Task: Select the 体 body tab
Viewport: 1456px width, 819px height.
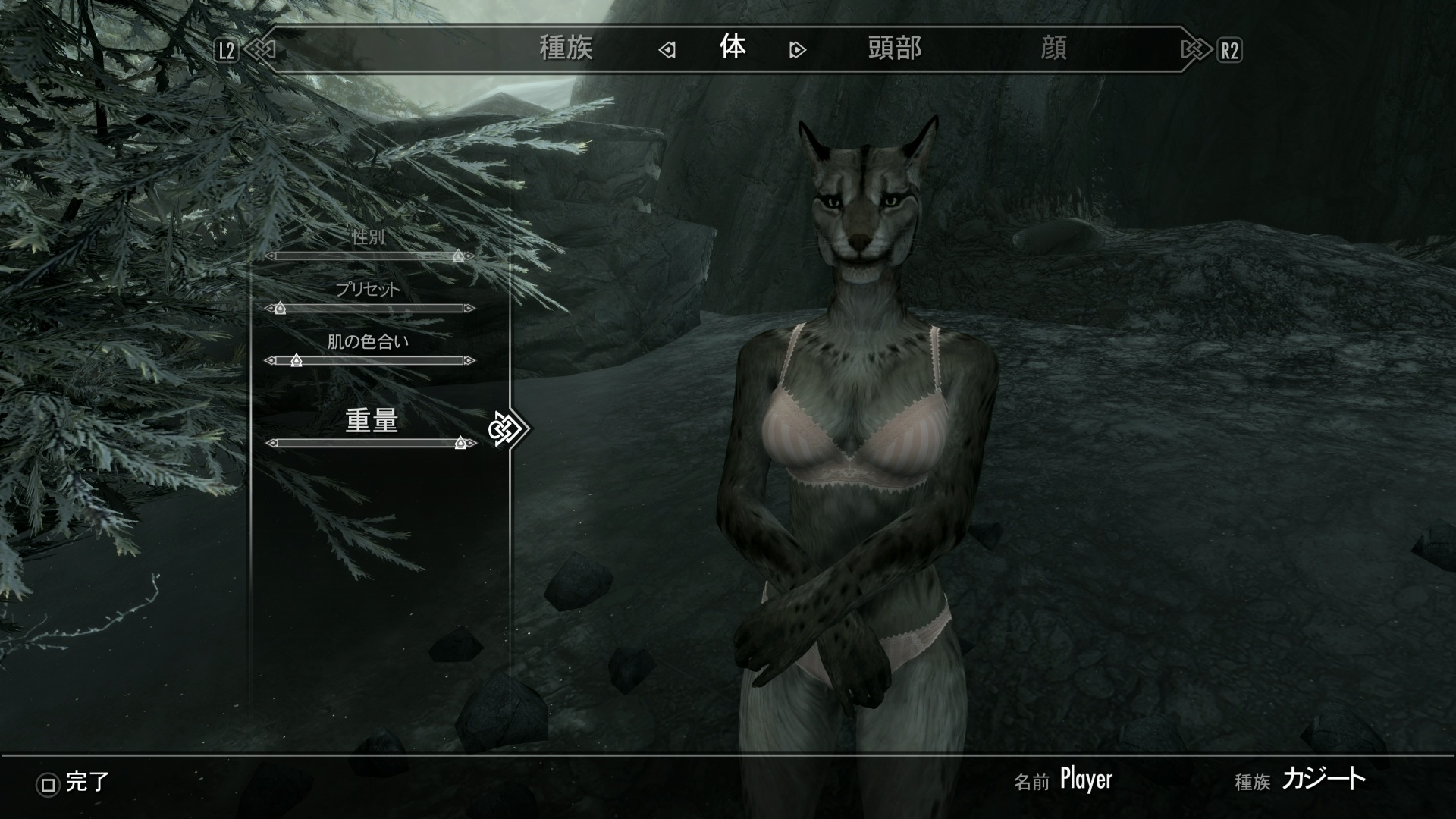Action: (x=733, y=48)
